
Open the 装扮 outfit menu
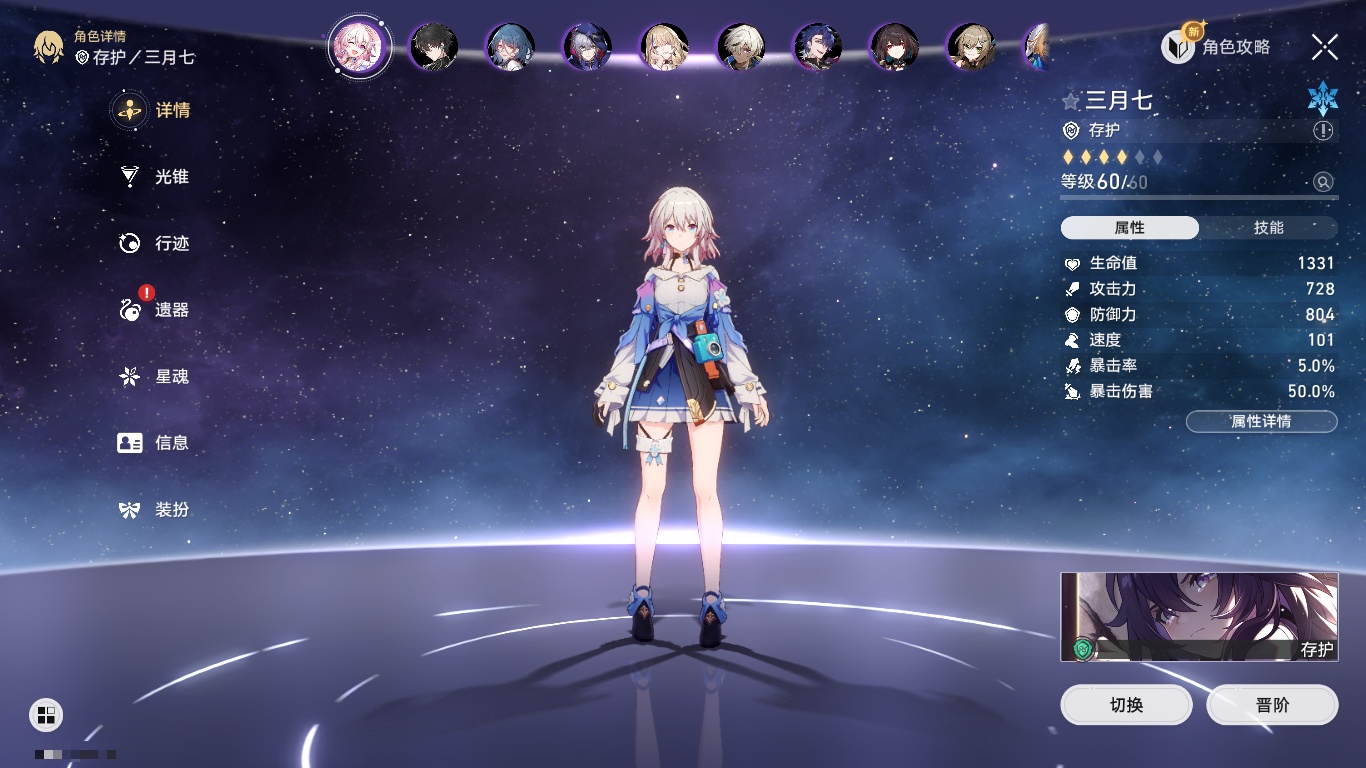[153, 510]
